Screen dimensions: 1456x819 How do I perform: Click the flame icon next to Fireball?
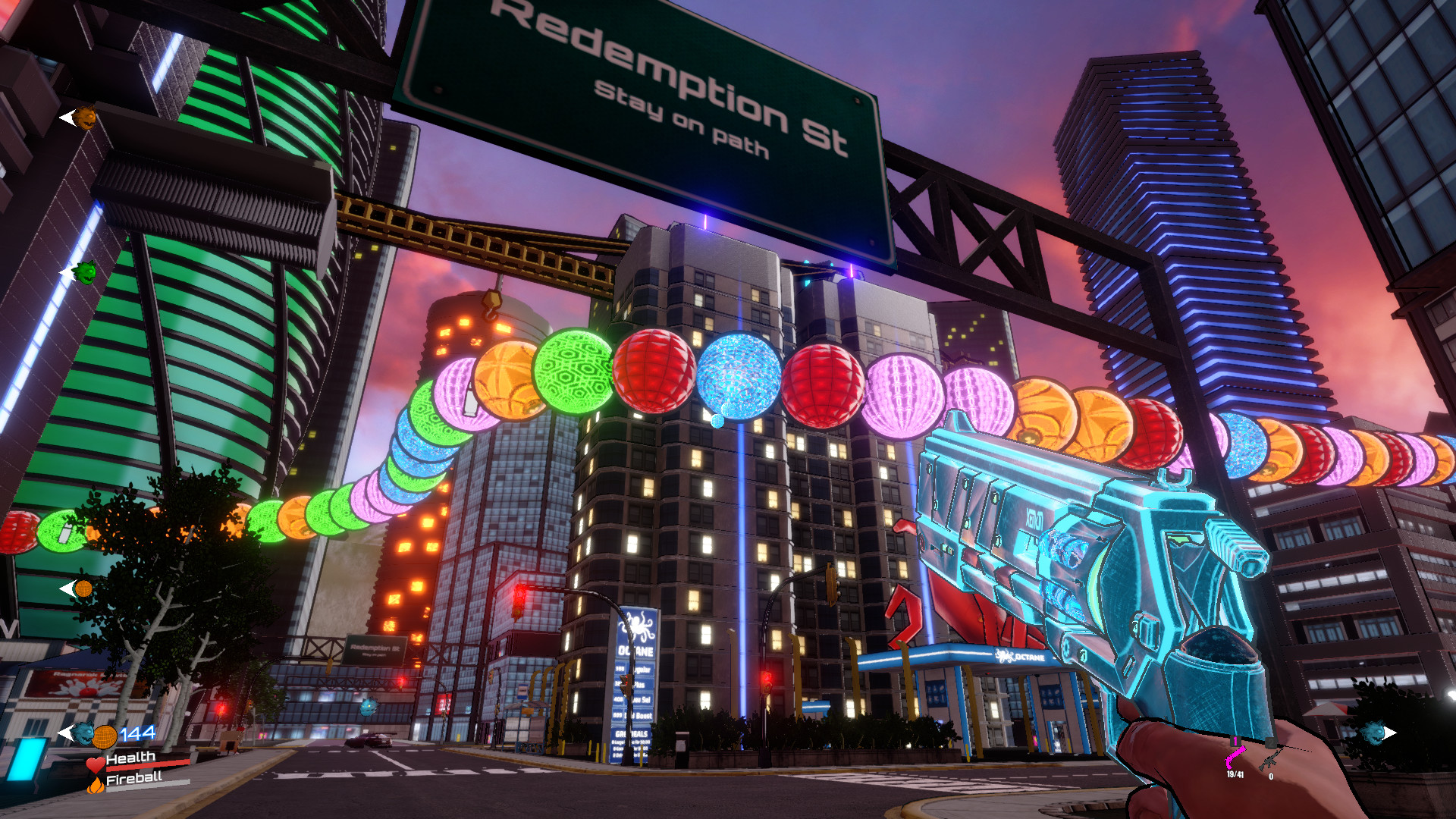point(95,787)
